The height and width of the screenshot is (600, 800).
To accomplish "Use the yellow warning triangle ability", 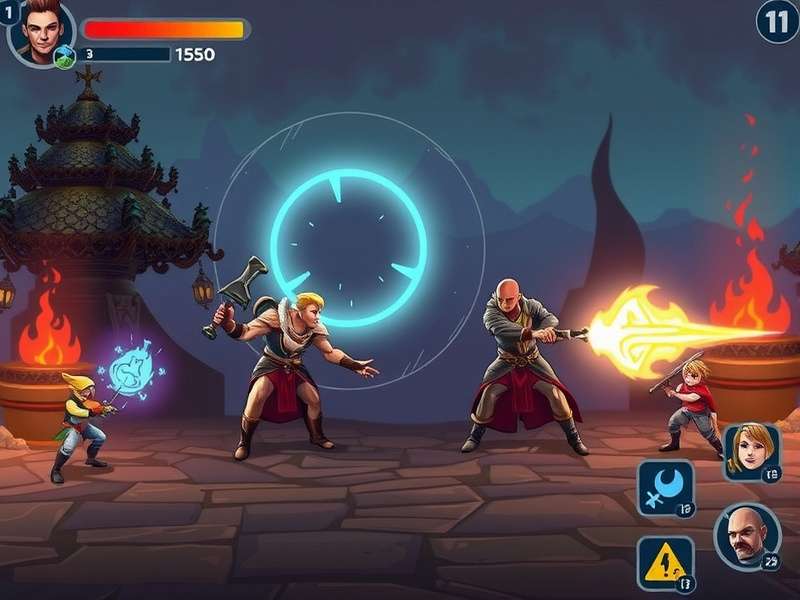I will [665, 563].
